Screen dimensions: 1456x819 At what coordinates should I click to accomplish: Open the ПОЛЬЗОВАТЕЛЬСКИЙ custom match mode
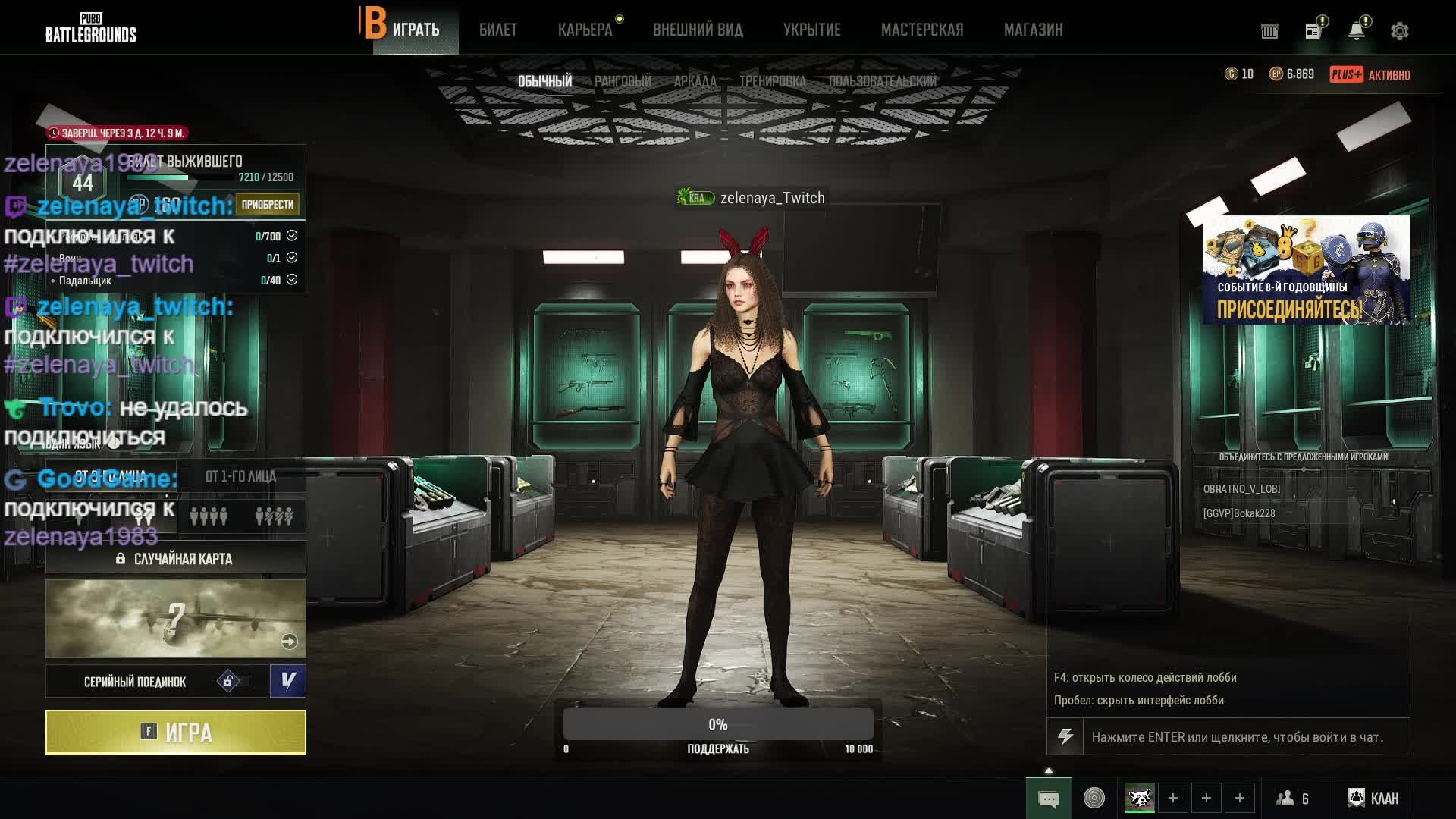pos(882,81)
